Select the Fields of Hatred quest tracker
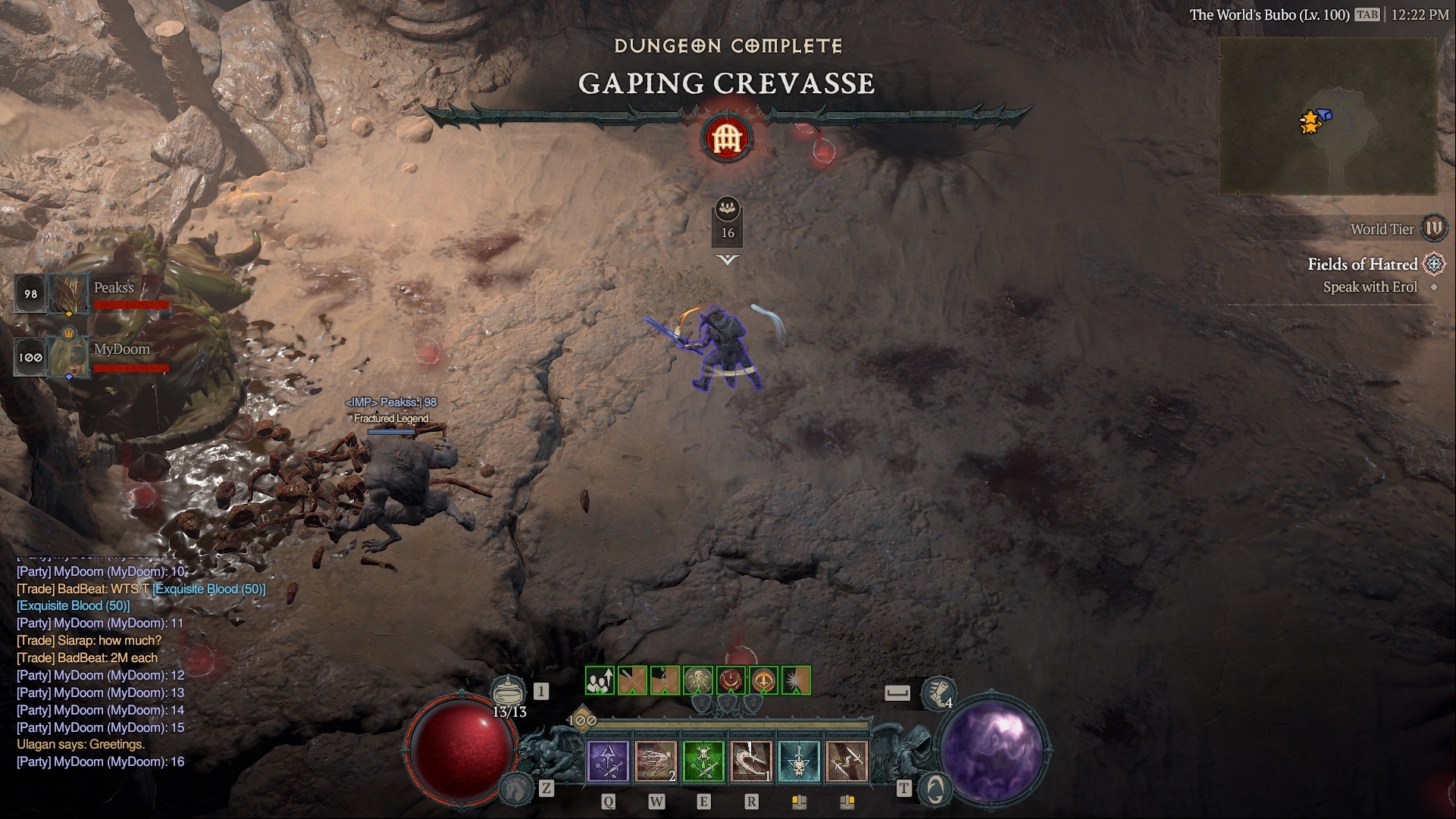The height and width of the screenshot is (819, 1456). tap(1362, 264)
